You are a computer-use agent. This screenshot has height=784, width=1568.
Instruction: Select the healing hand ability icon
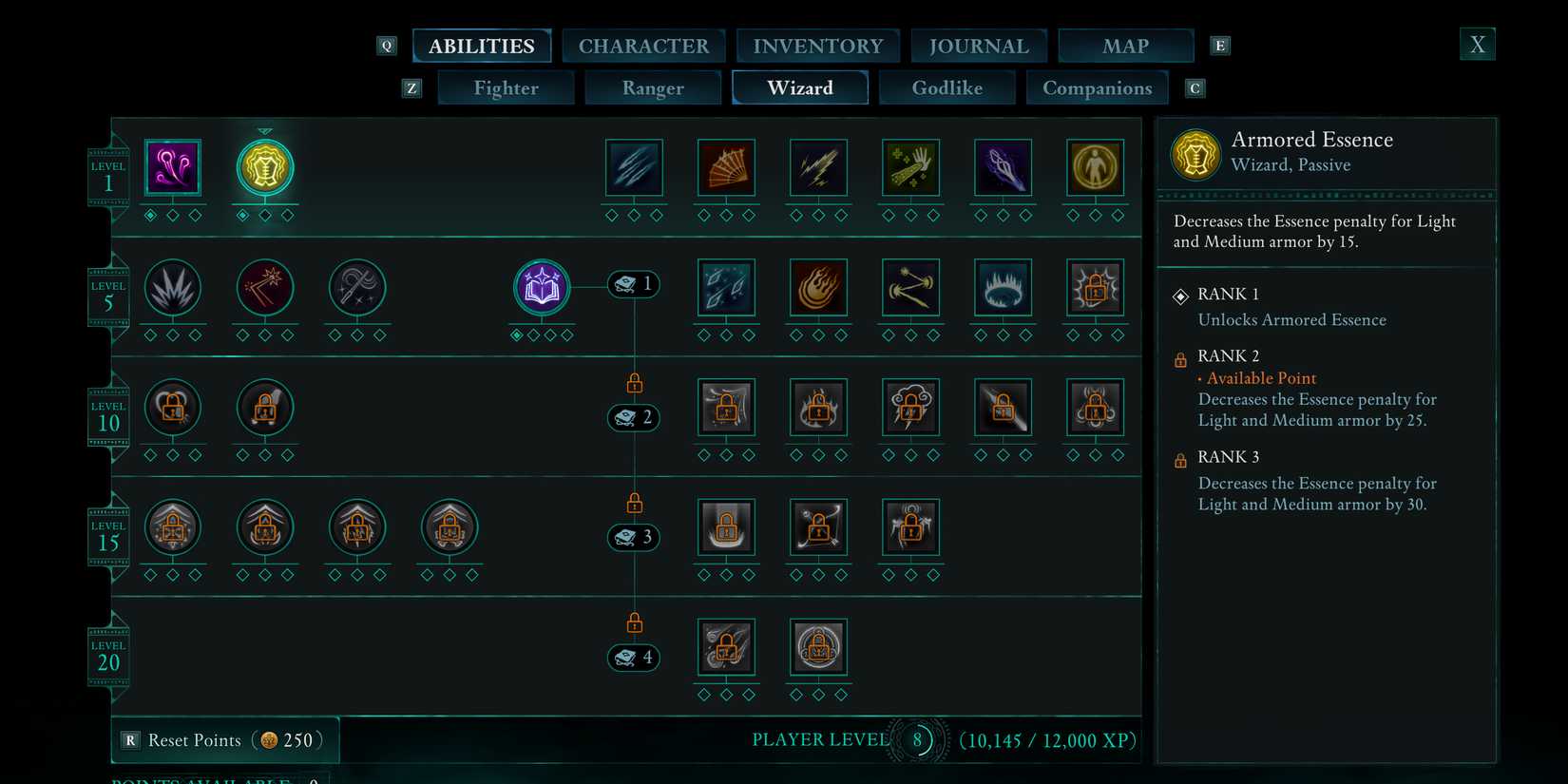(909, 166)
